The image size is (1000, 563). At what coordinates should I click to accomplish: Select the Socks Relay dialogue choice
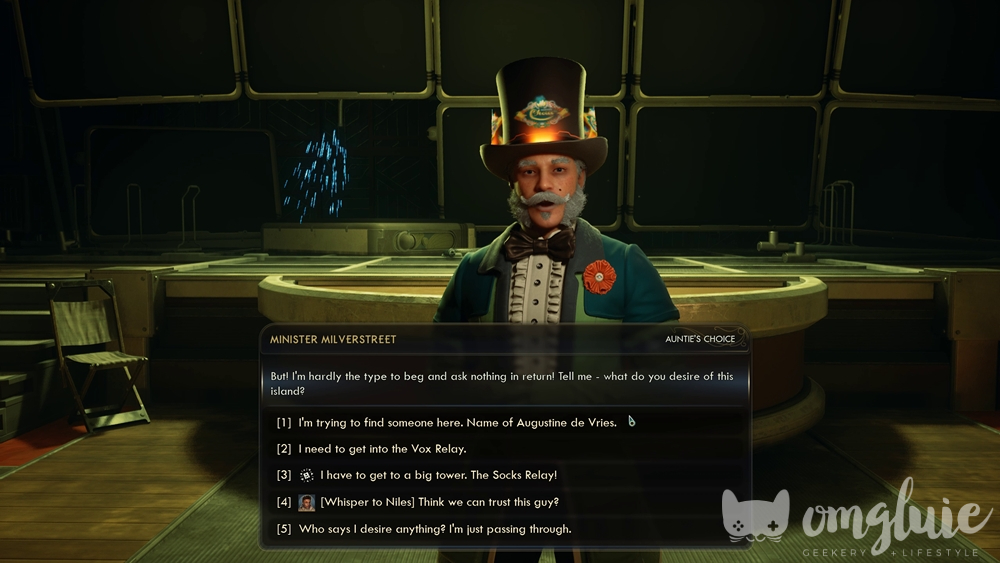[438, 475]
